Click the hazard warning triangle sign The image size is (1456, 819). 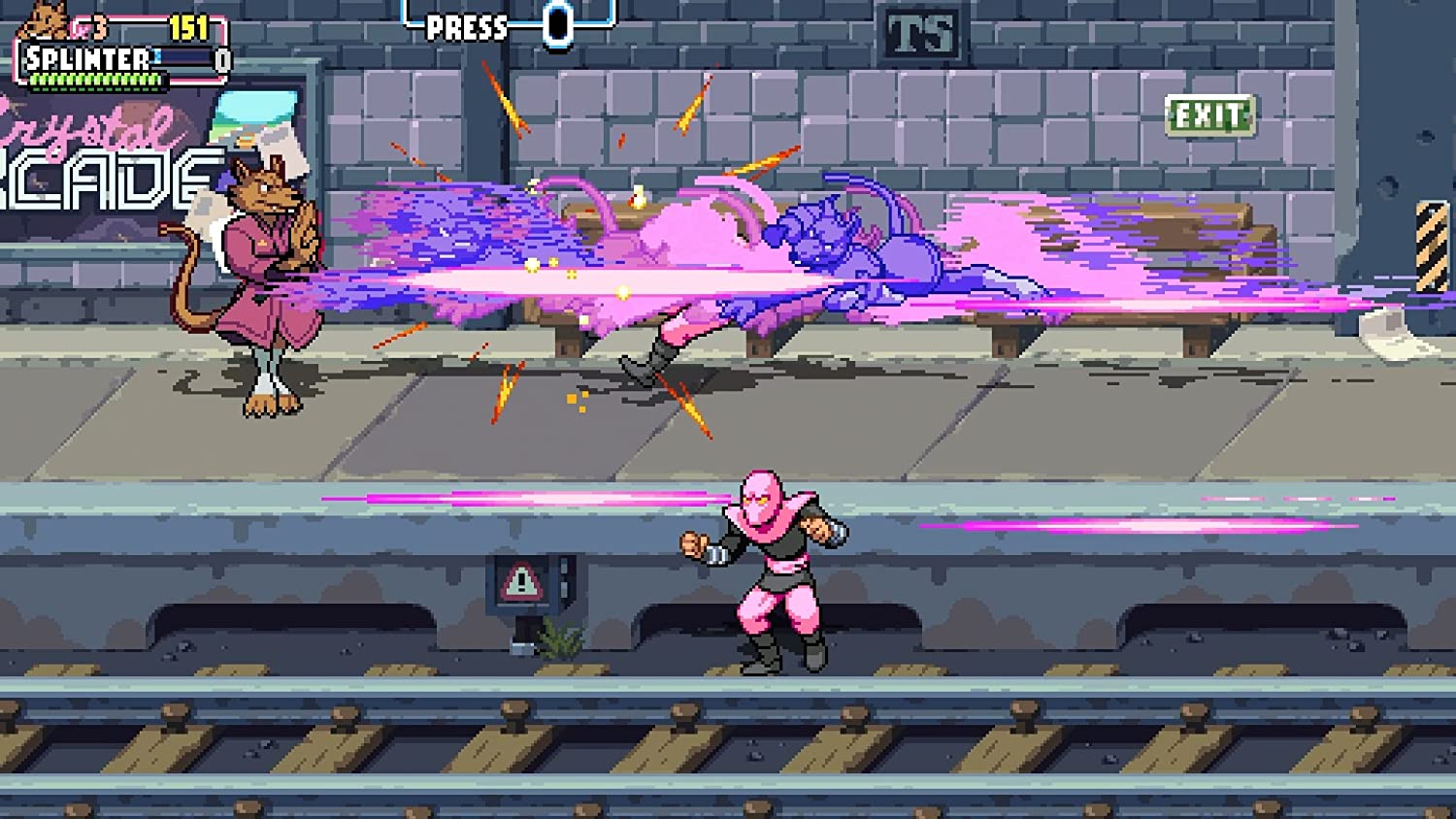[521, 582]
